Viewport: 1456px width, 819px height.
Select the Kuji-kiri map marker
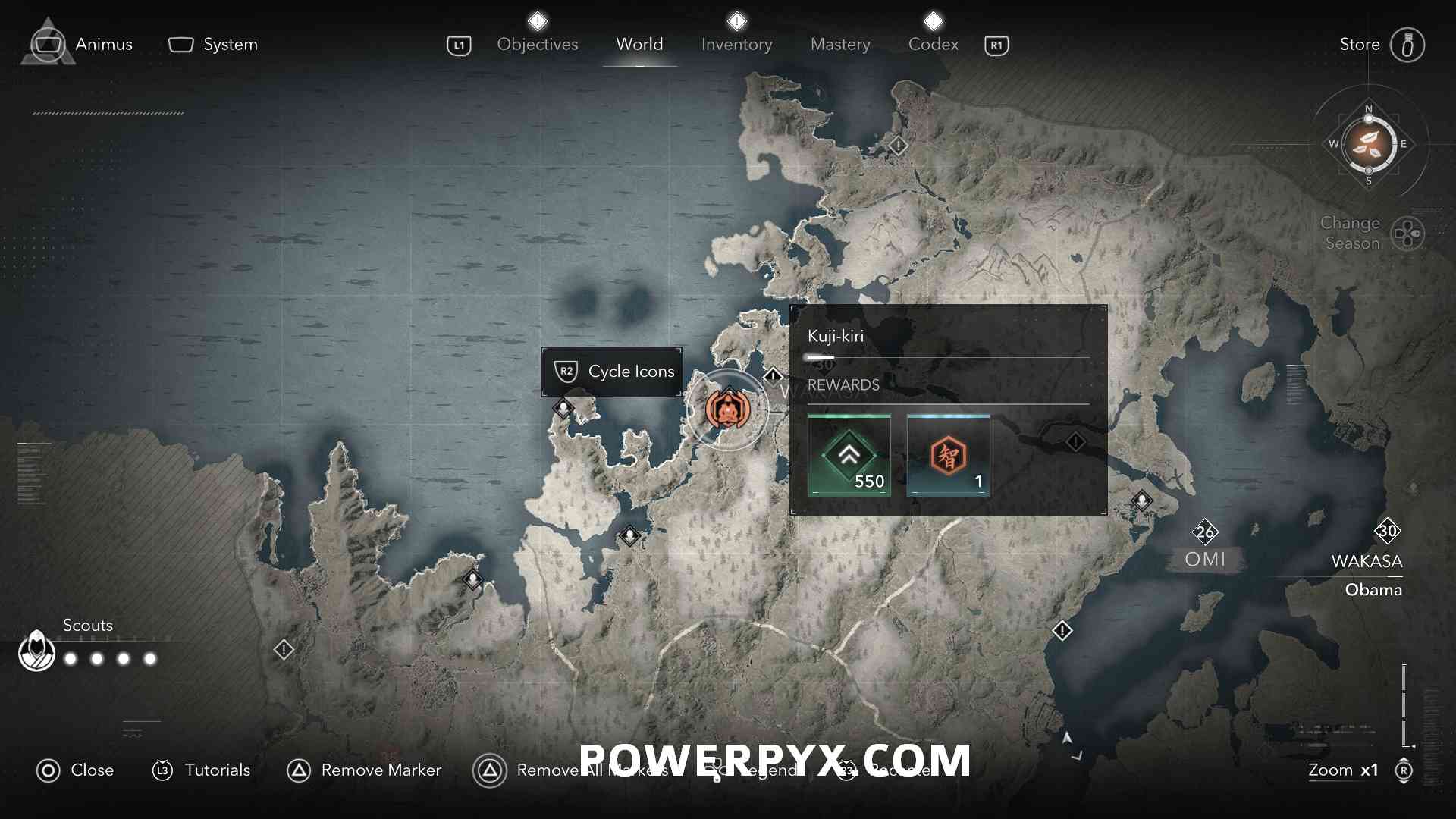tap(727, 410)
